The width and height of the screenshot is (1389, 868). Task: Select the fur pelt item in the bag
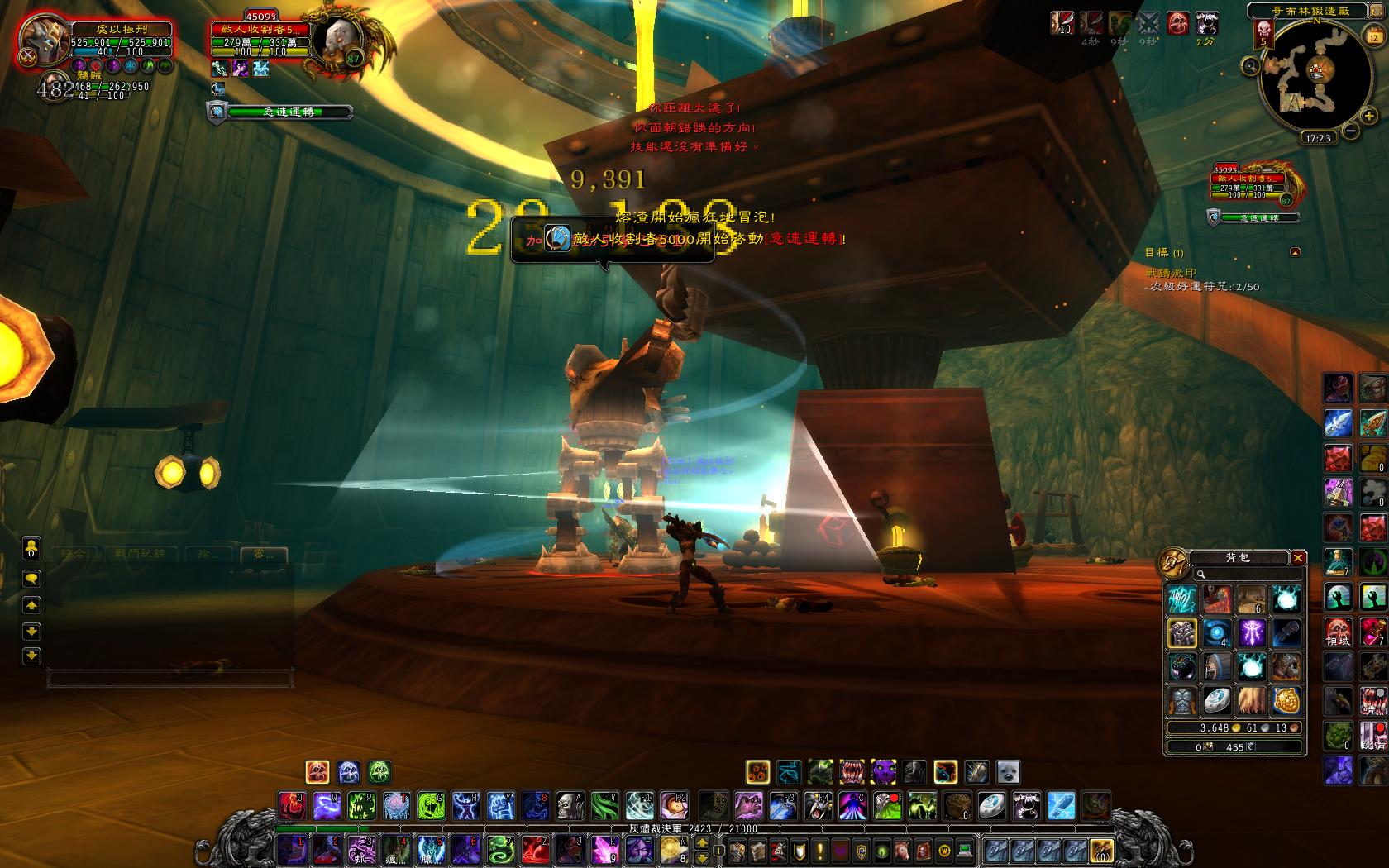point(1250,701)
